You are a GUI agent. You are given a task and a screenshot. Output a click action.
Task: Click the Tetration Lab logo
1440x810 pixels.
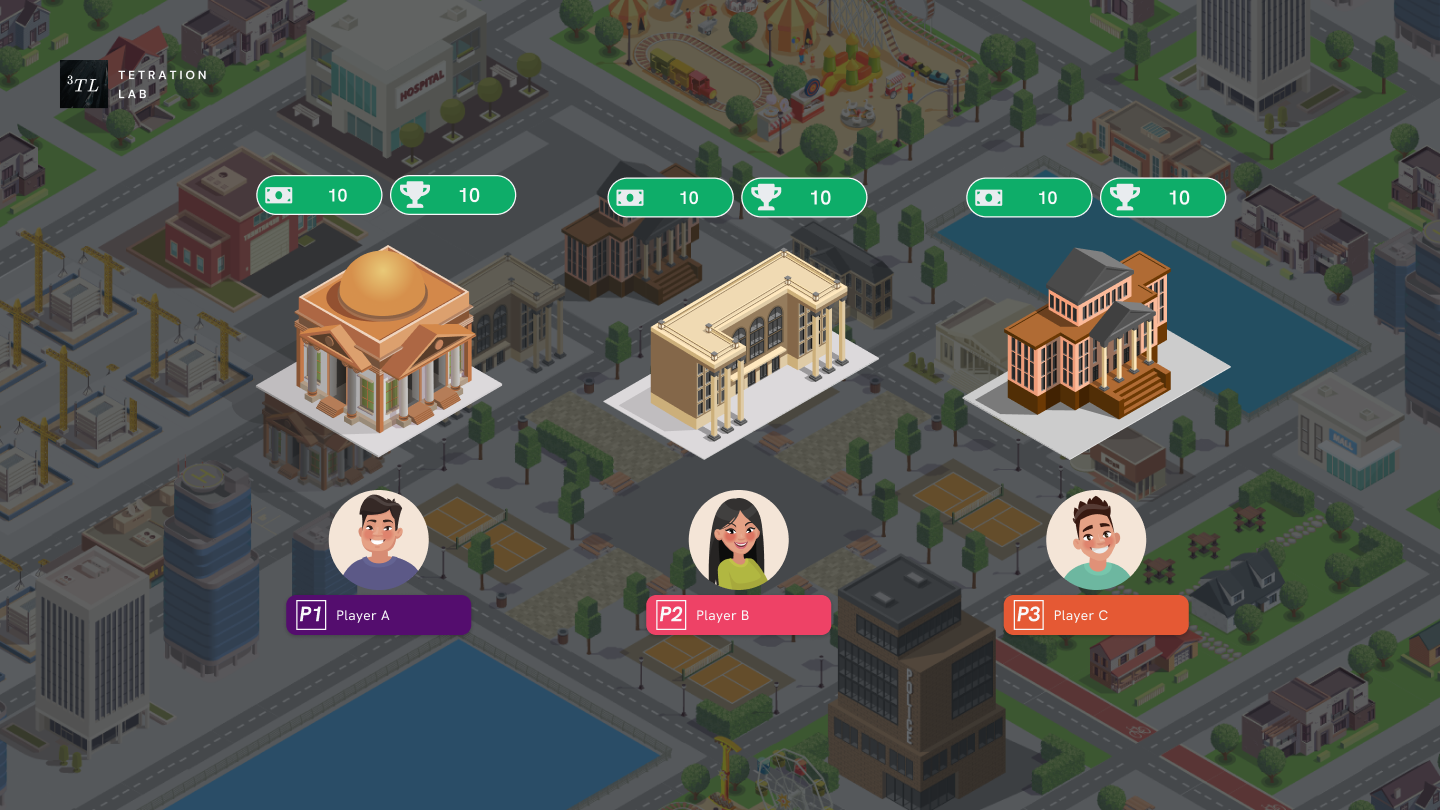[84, 85]
